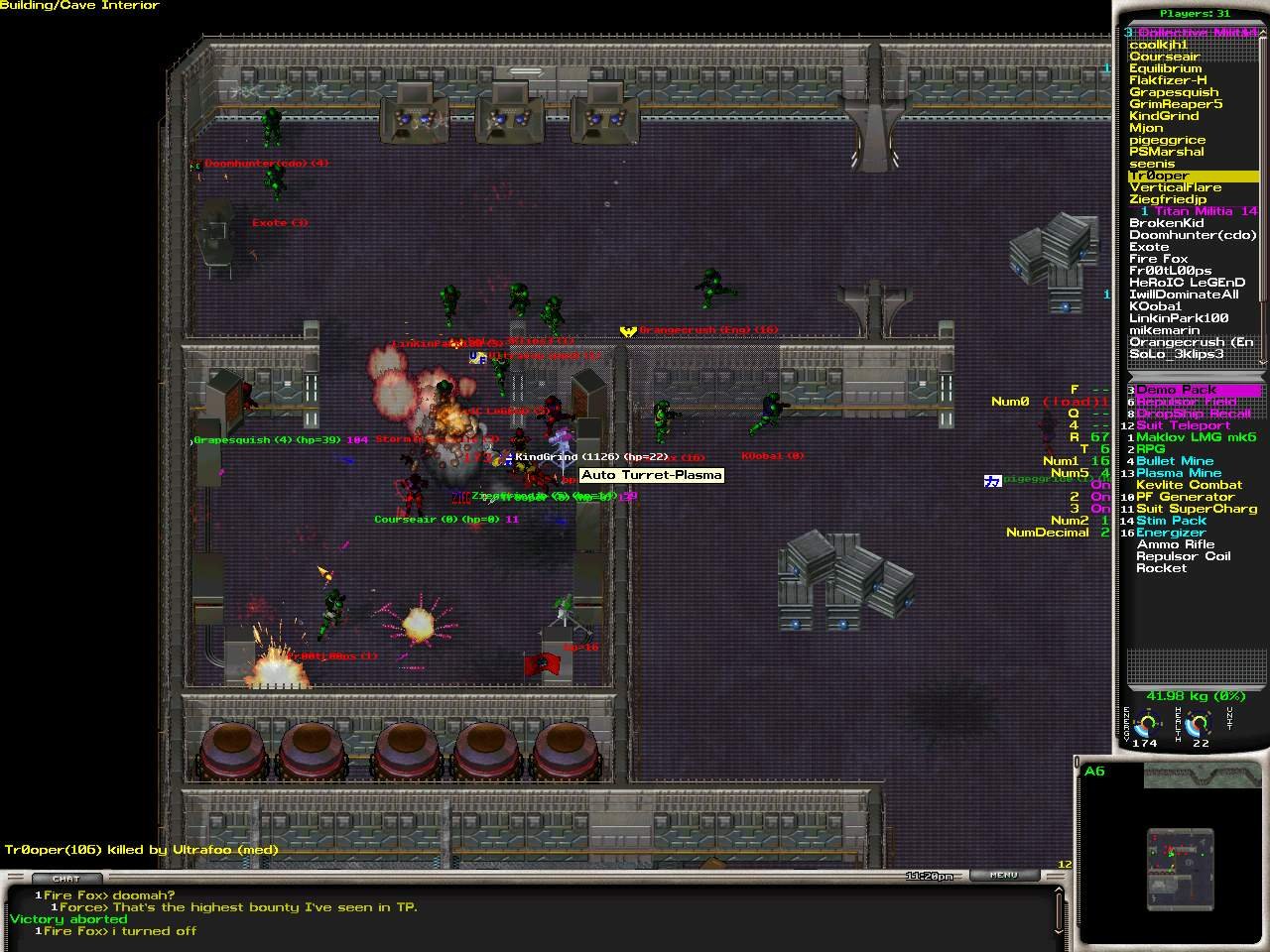Choose the PF Generator item
1270x952 pixels.
(1185, 497)
